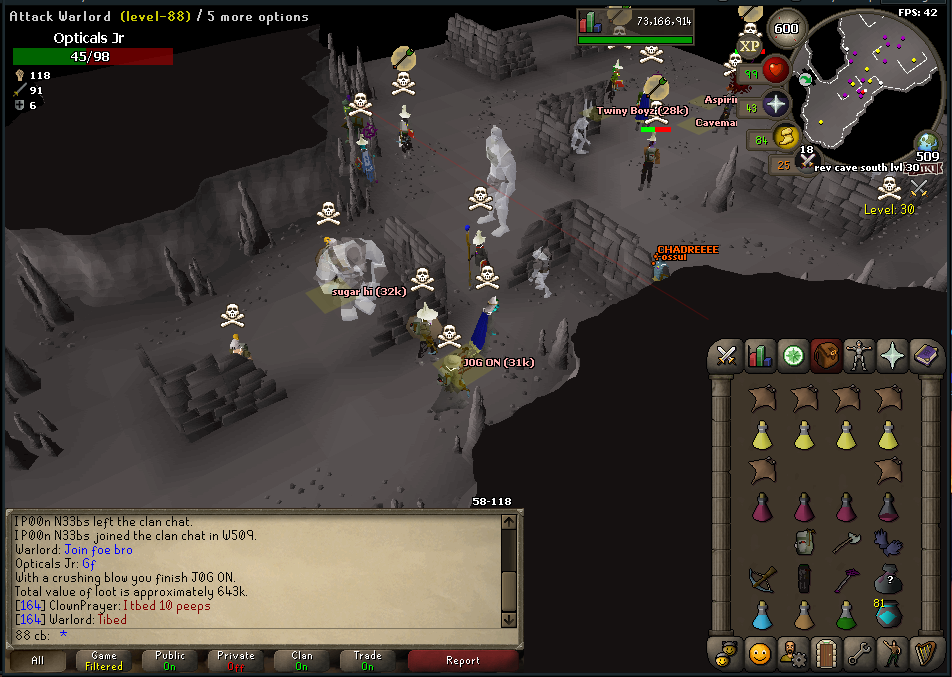Open the Logout door tab
The width and height of the screenshot is (952, 677).
coord(826,654)
